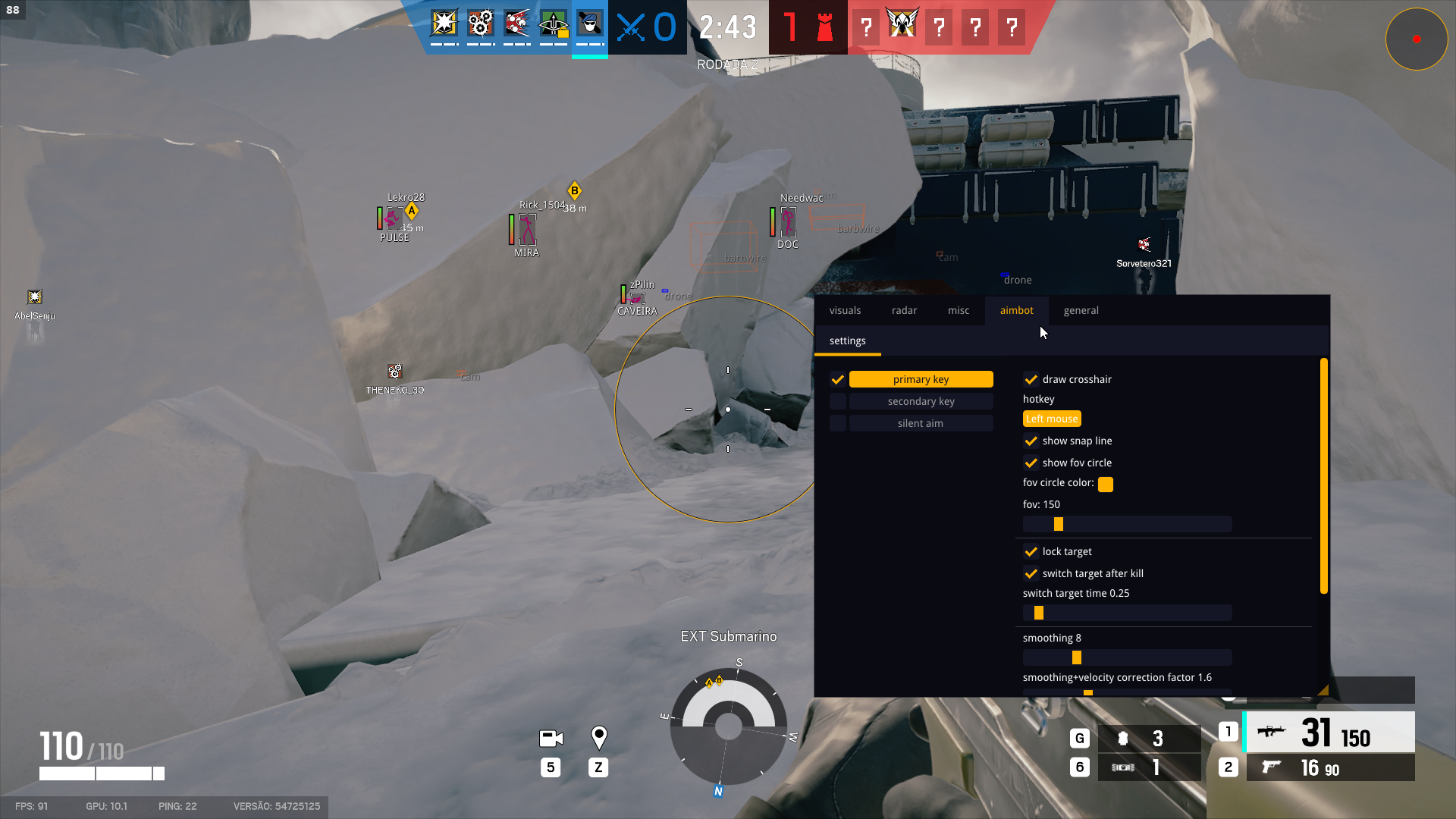1456x819 pixels.
Task: Click the silent aim button
Action: pos(920,423)
